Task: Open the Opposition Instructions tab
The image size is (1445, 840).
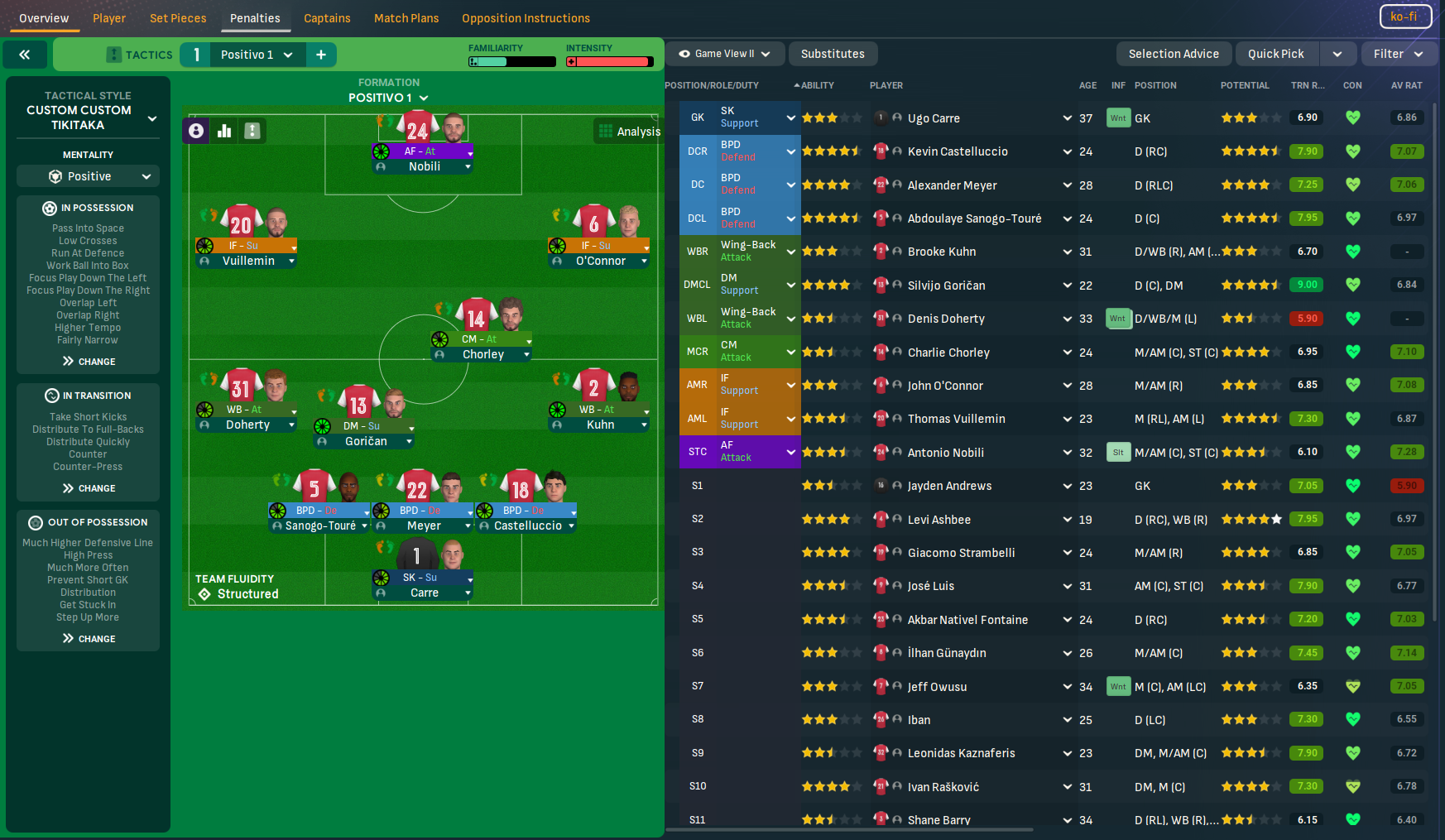Action: (x=525, y=17)
